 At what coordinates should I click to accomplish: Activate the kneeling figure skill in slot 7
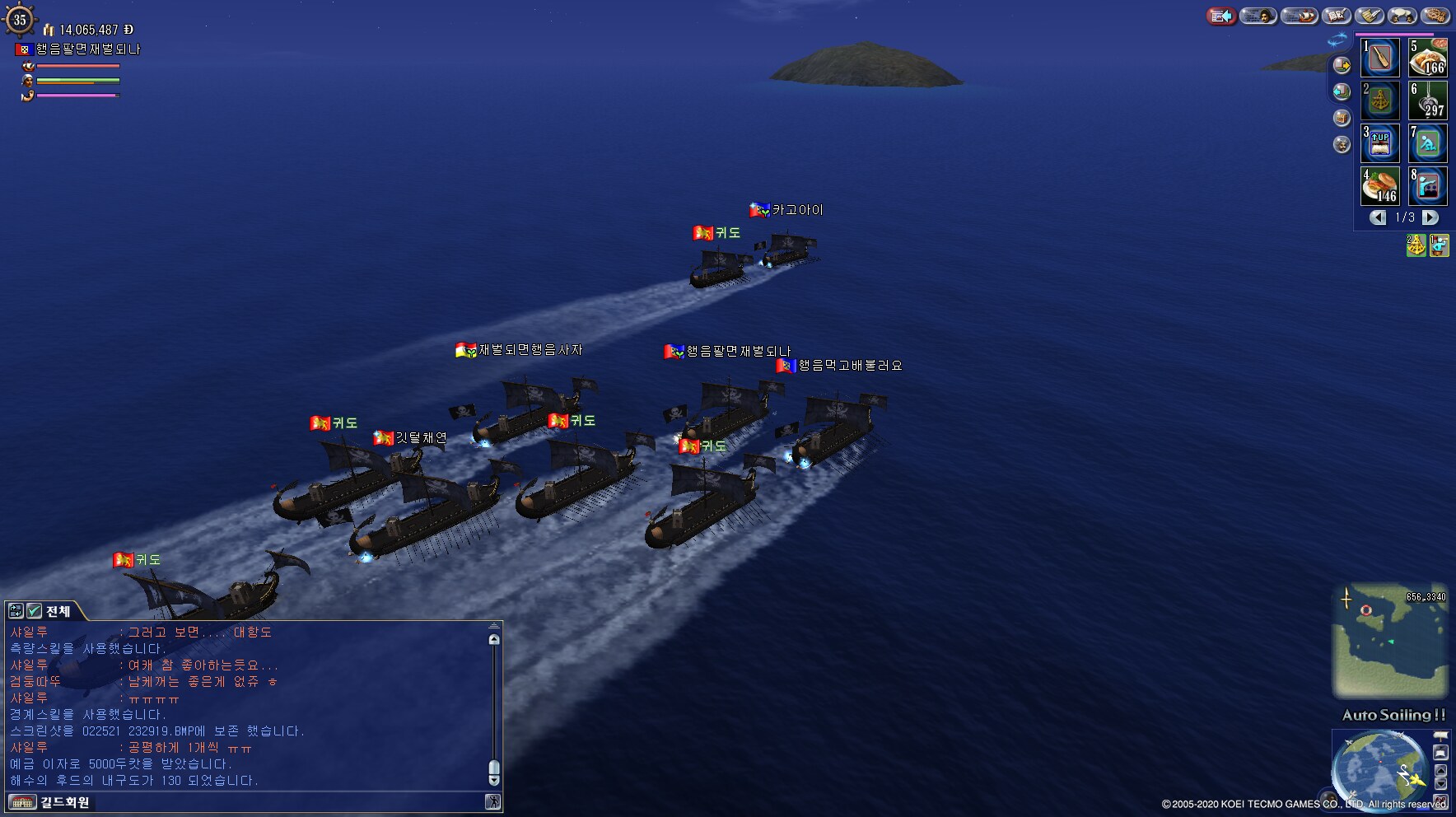coord(1428,143)
